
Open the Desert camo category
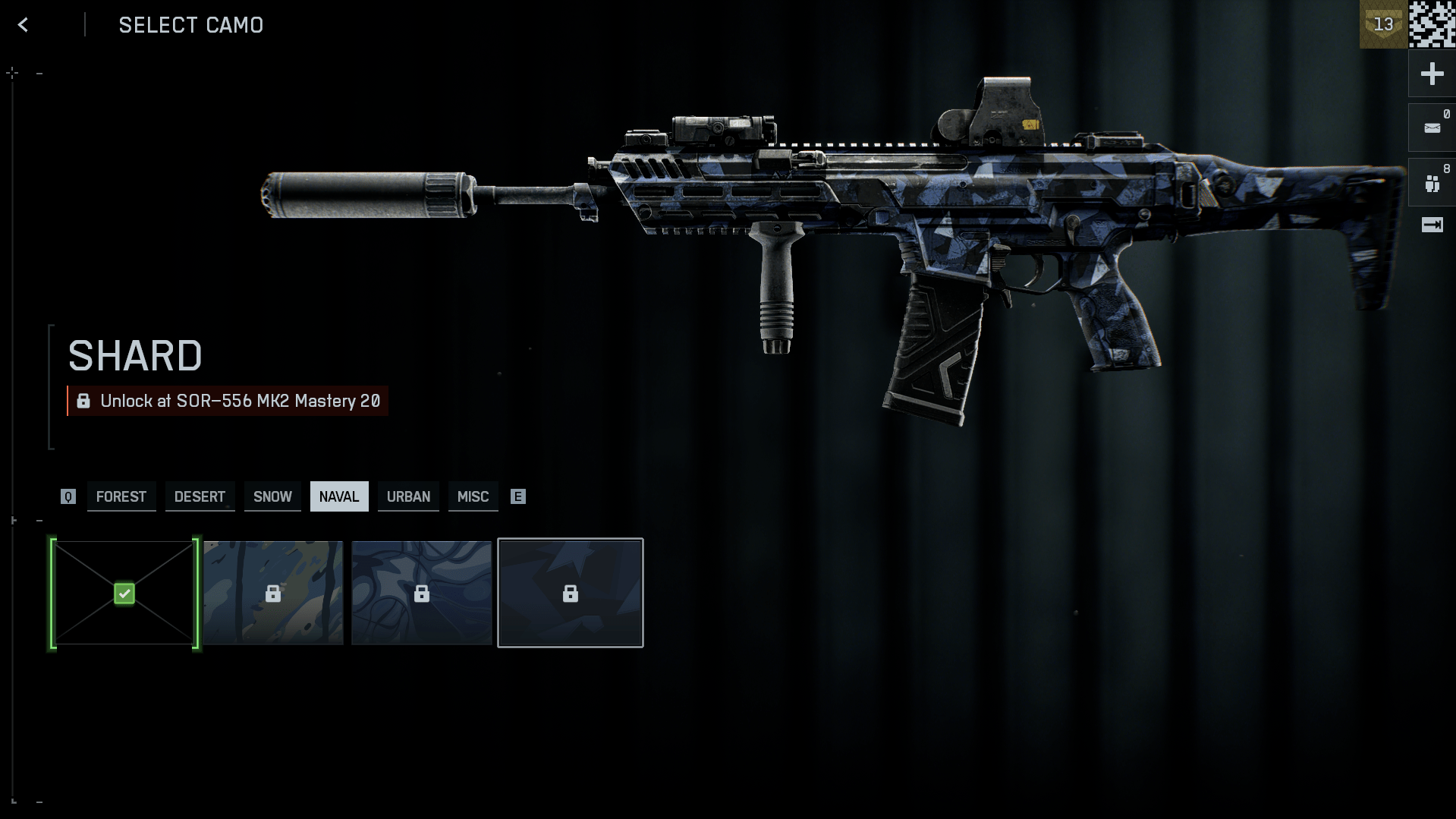[200, 496]
